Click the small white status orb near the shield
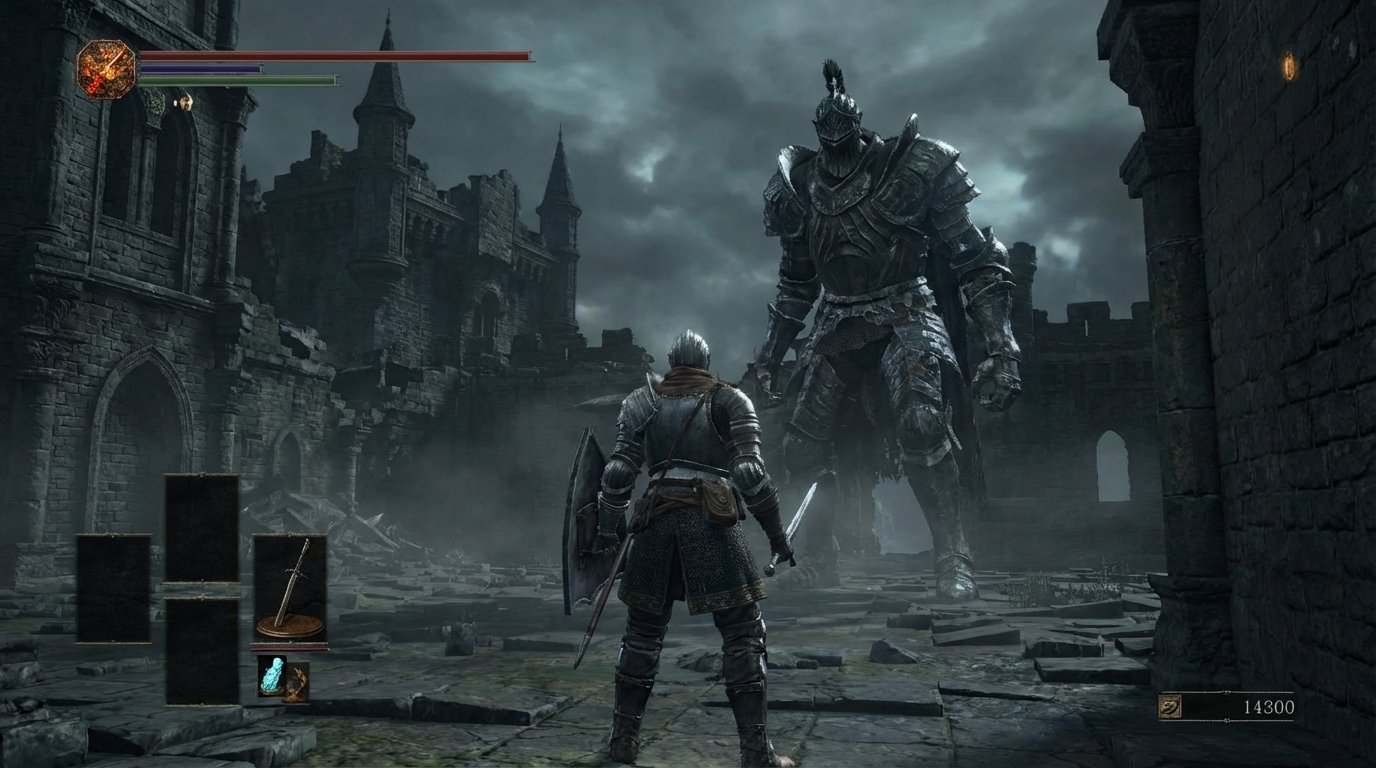This screenshot has height=768, width=1376. coord(175,102)
